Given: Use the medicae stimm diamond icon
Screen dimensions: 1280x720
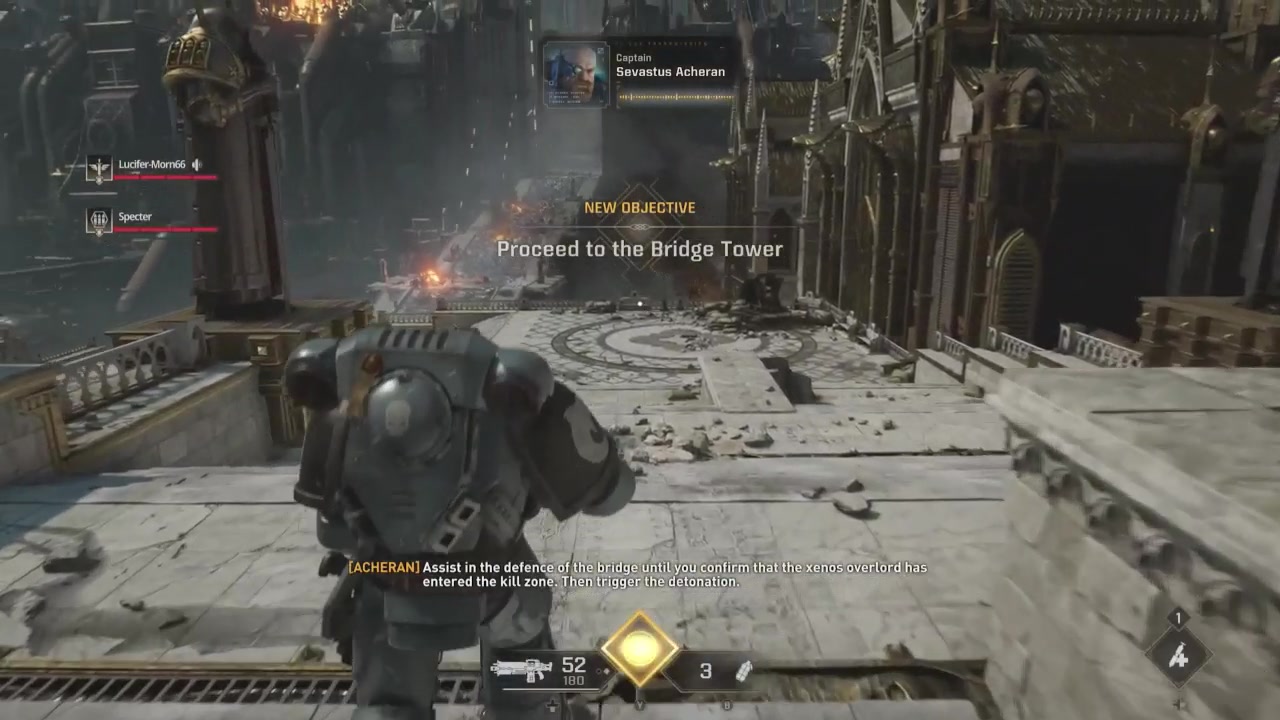Looking at the screenshot, I should pos(1178,656).
